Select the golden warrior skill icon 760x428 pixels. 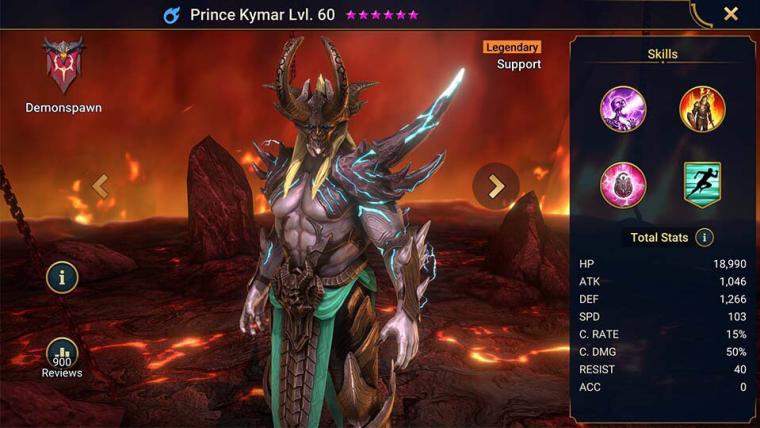pos(702,109)
